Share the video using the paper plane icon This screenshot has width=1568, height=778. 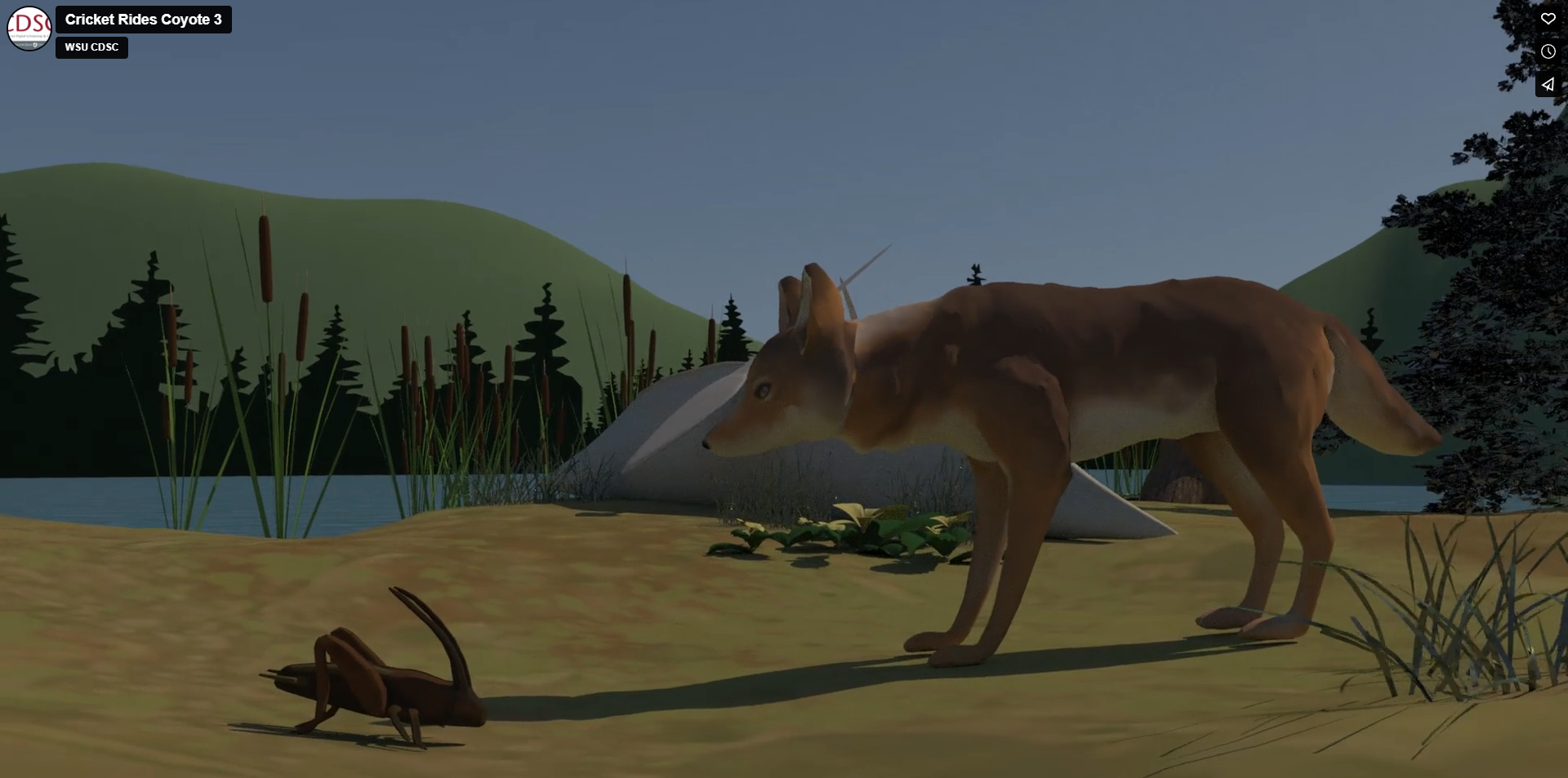pyautogui.click(x=1548, y=84)
